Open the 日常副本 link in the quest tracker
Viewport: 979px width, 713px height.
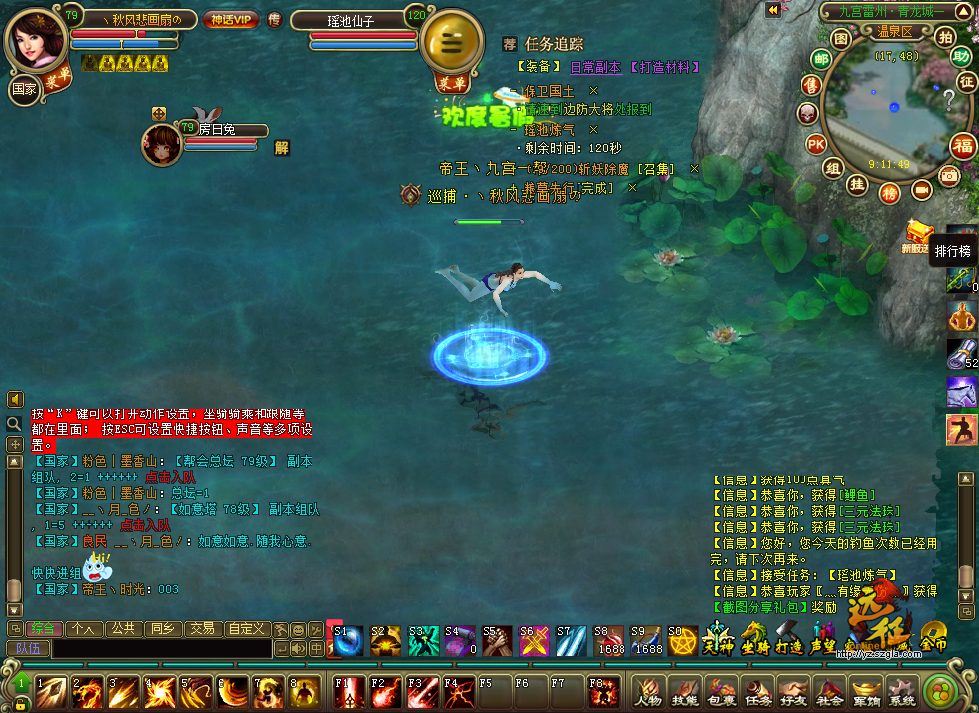point(595,67)
